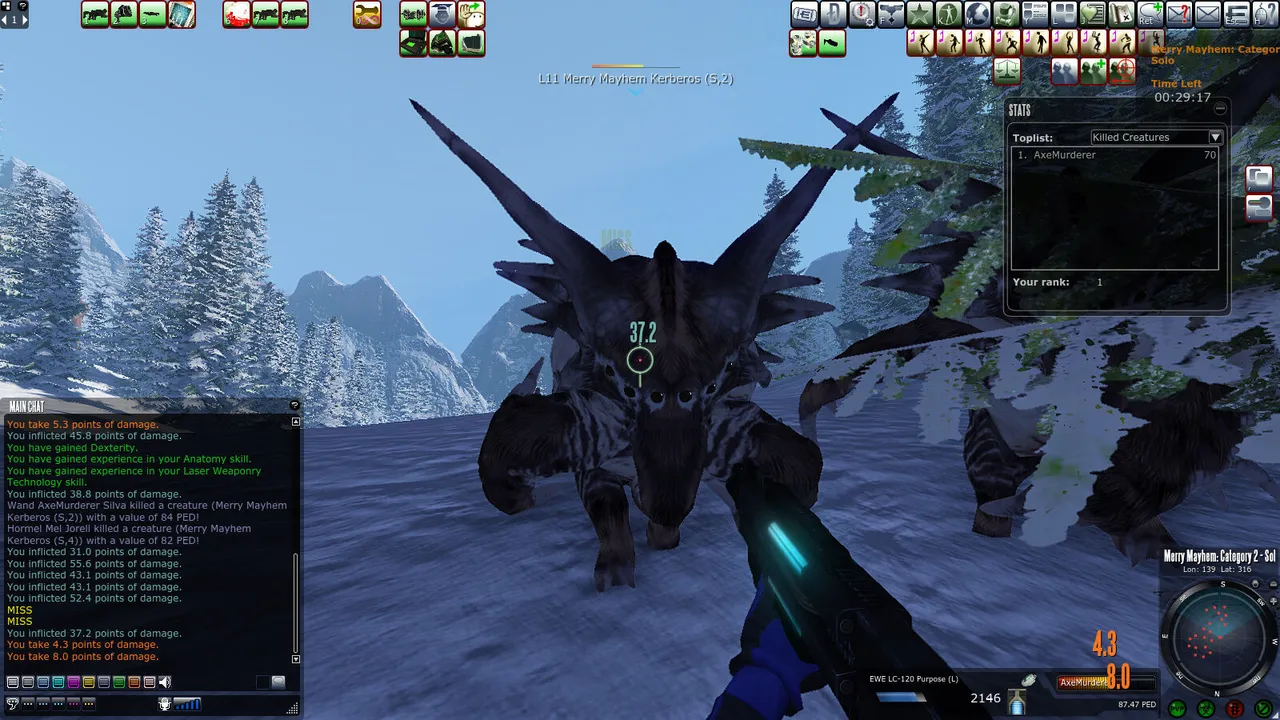
Task: Click the Main Chat panel header button
Action: [294, 405]
